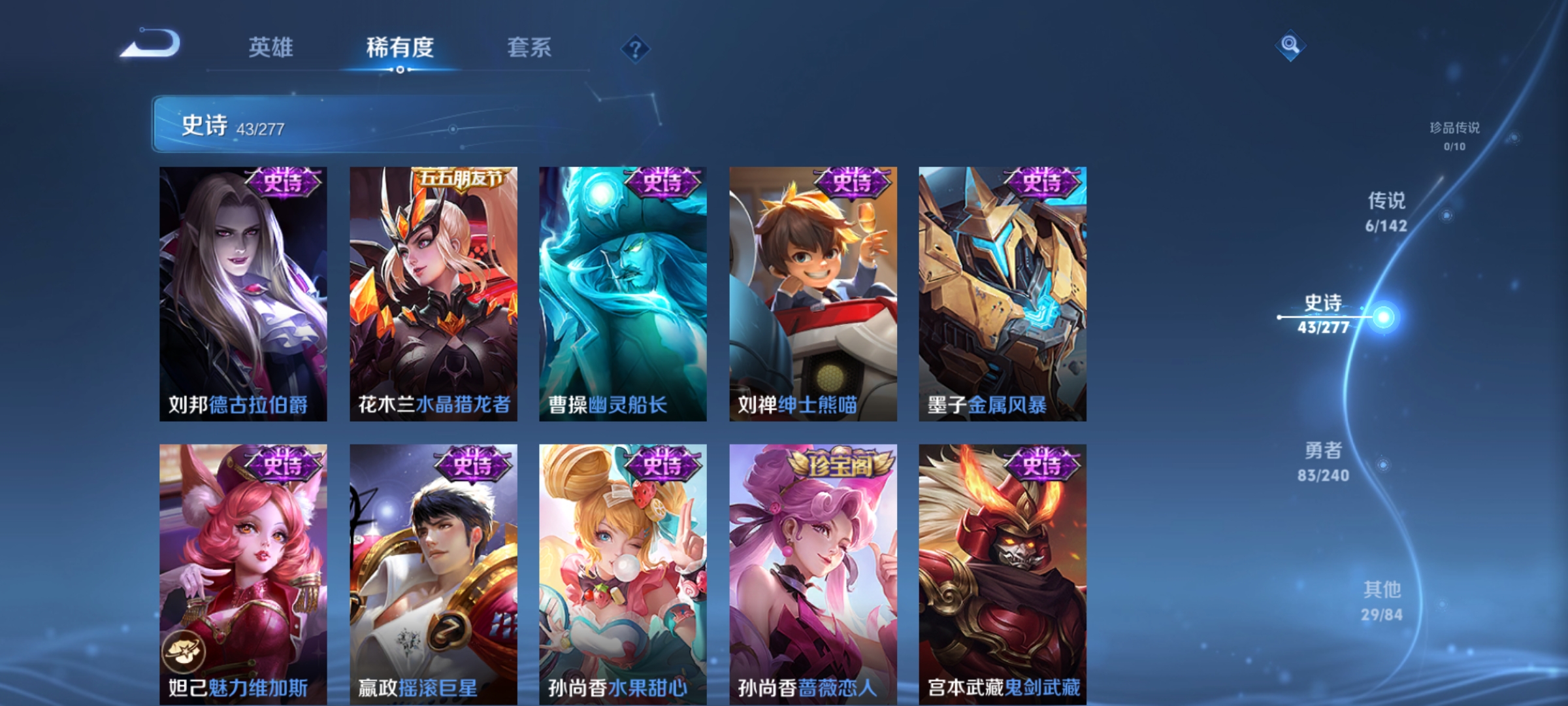Image resolution: width=1568 pixels, height=706 pixels.
Task: Click the help question mark icon
Action: pyautogui.click(x=636, y=50)
